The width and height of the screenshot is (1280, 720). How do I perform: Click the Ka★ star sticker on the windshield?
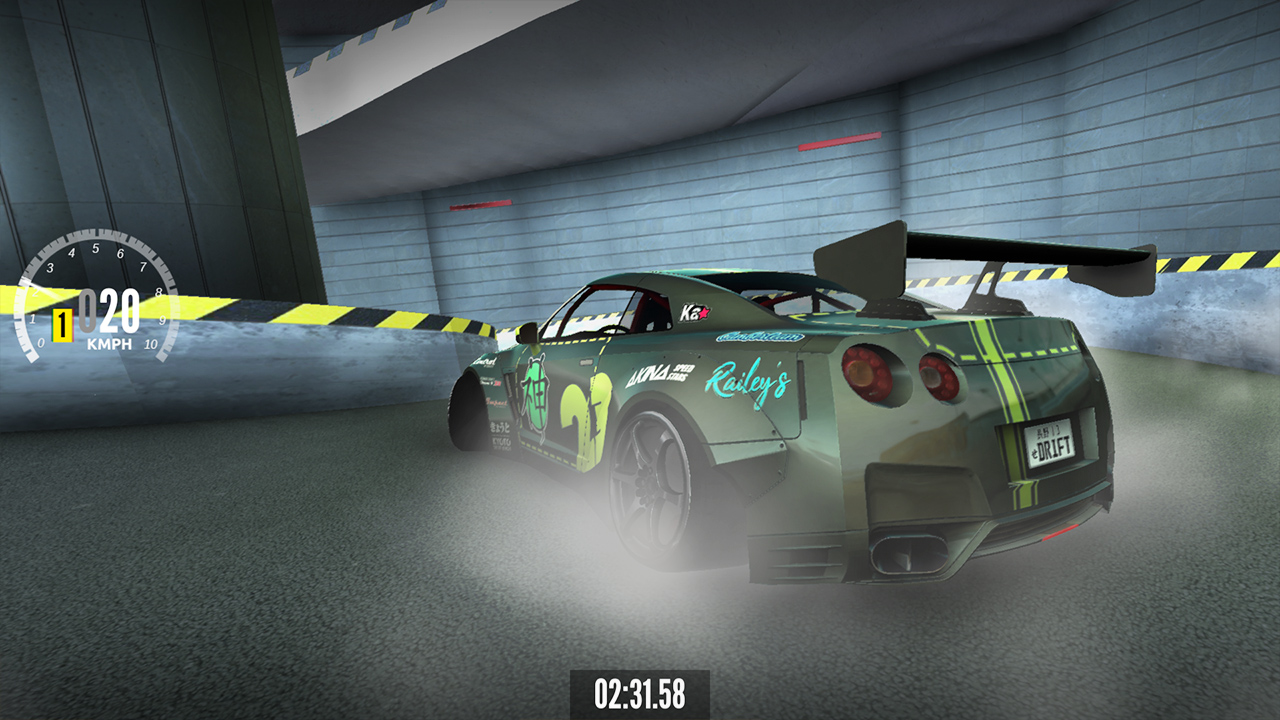click(695, 310)
